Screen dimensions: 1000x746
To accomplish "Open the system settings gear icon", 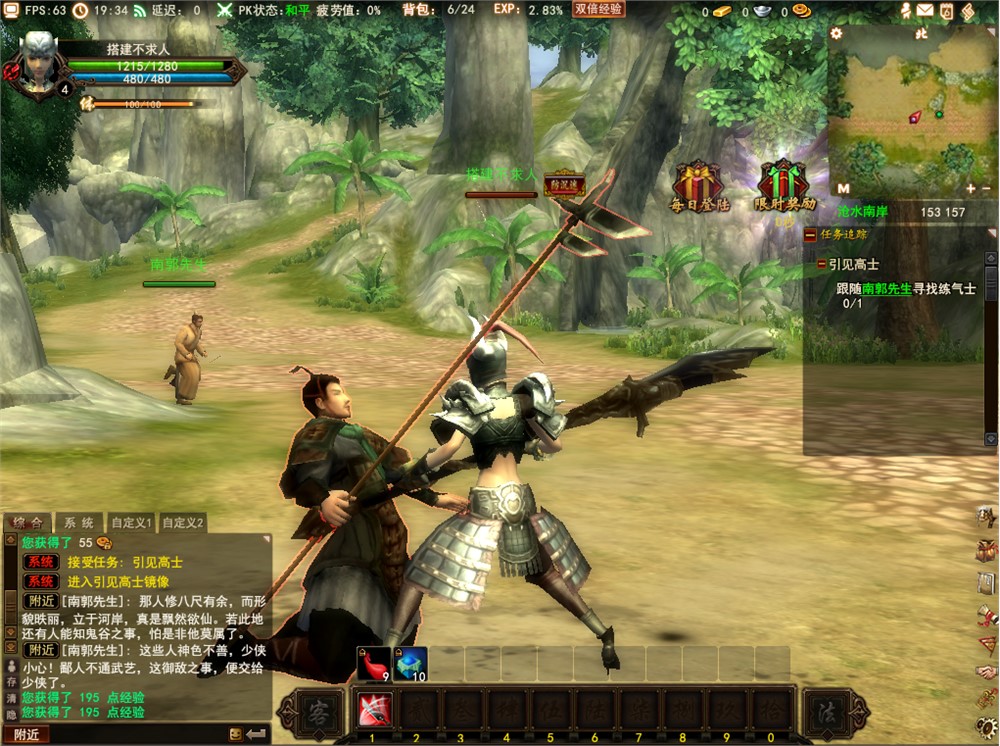I will (986, 726).
